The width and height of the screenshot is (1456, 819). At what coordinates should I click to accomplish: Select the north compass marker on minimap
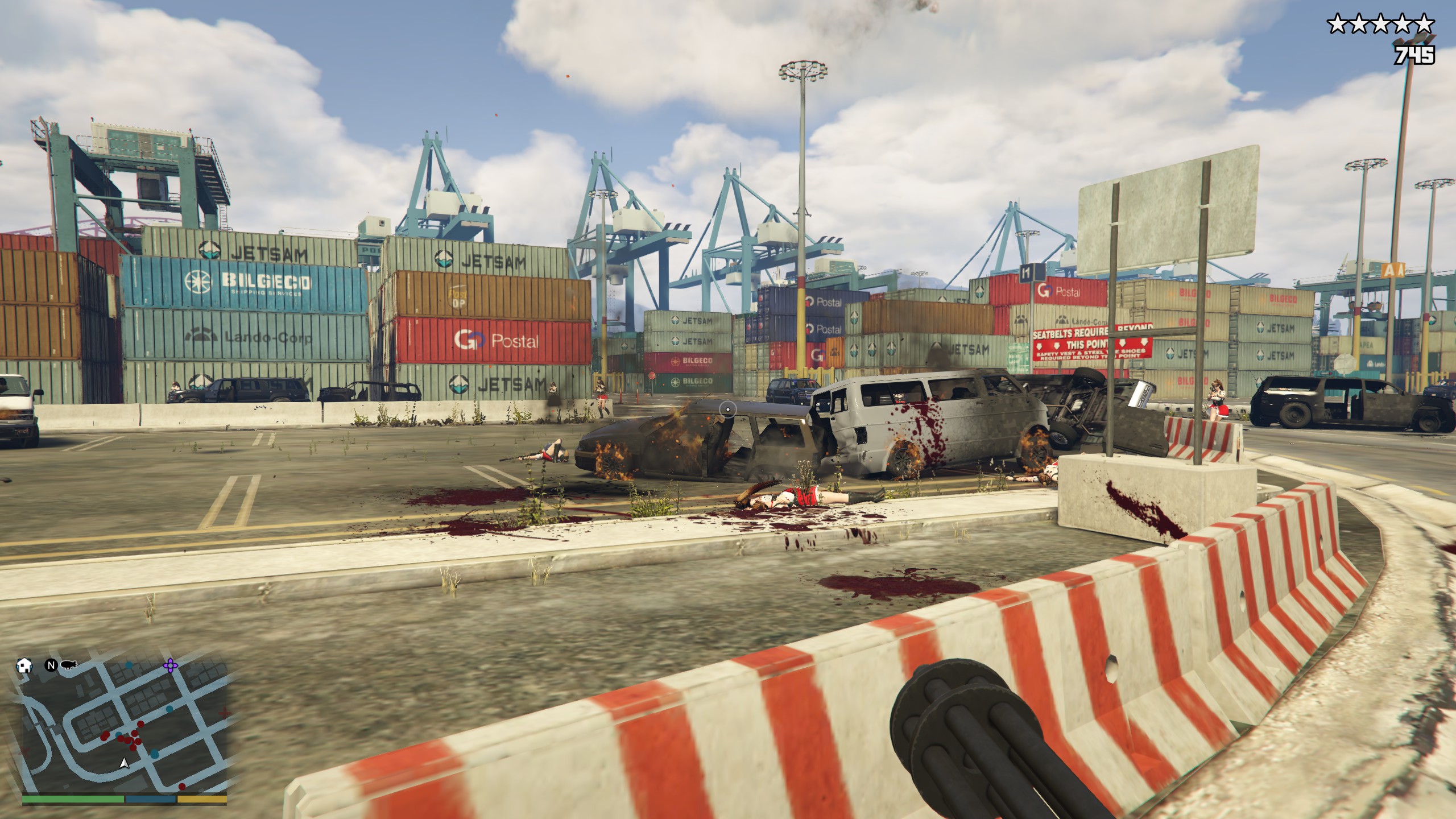click(x=51, y=665)
